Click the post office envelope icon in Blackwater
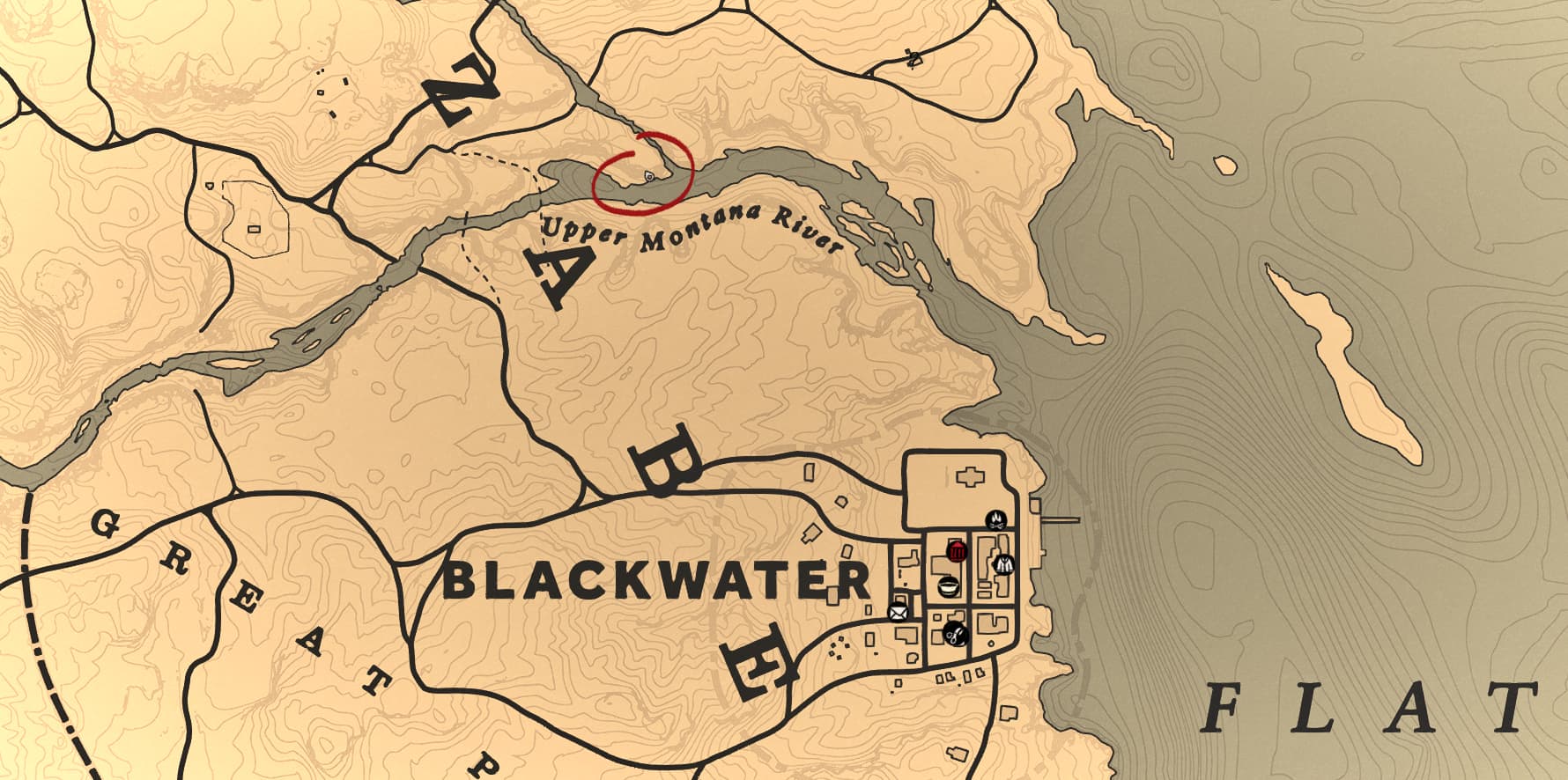The image size is (1568, 780). (x=896, y=611)
